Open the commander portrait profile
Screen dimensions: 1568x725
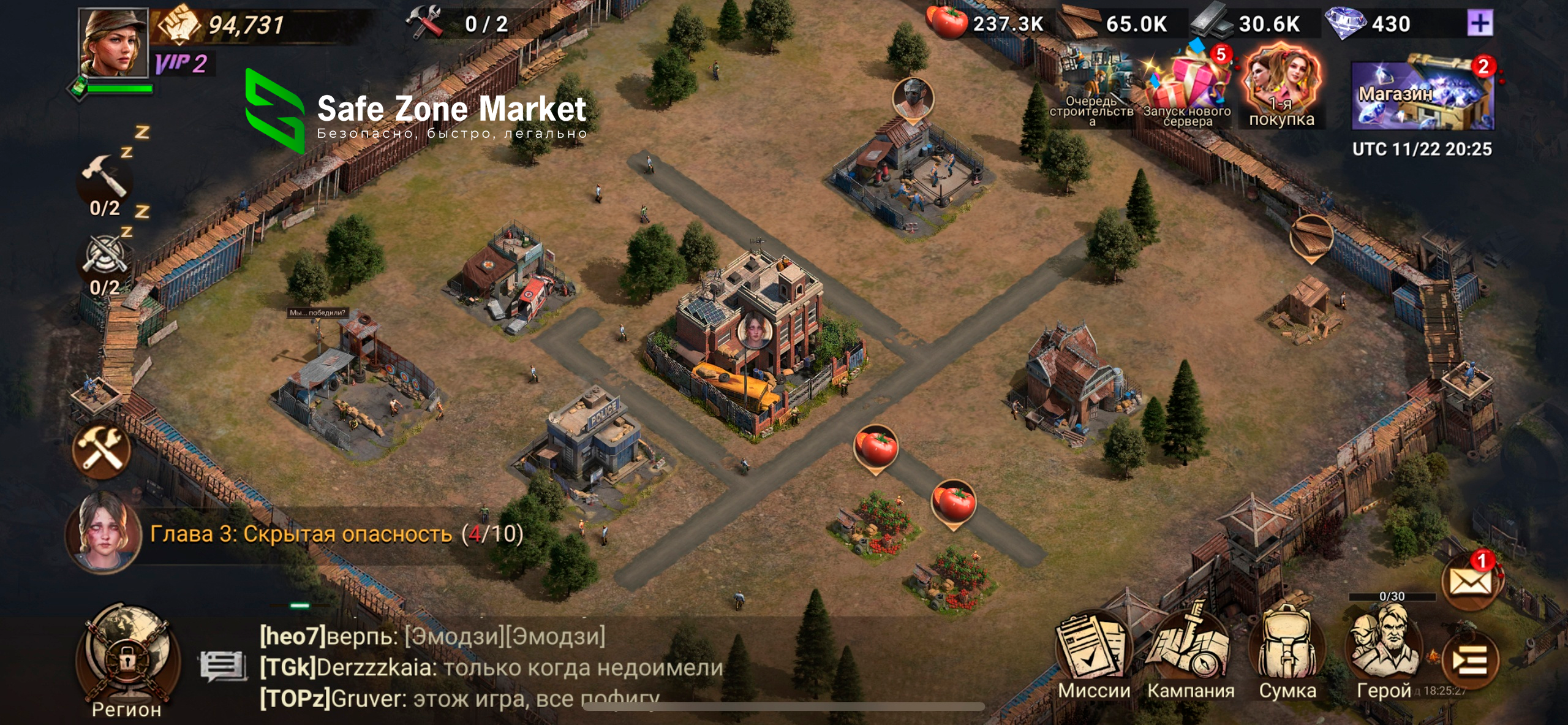coord(114,43)
